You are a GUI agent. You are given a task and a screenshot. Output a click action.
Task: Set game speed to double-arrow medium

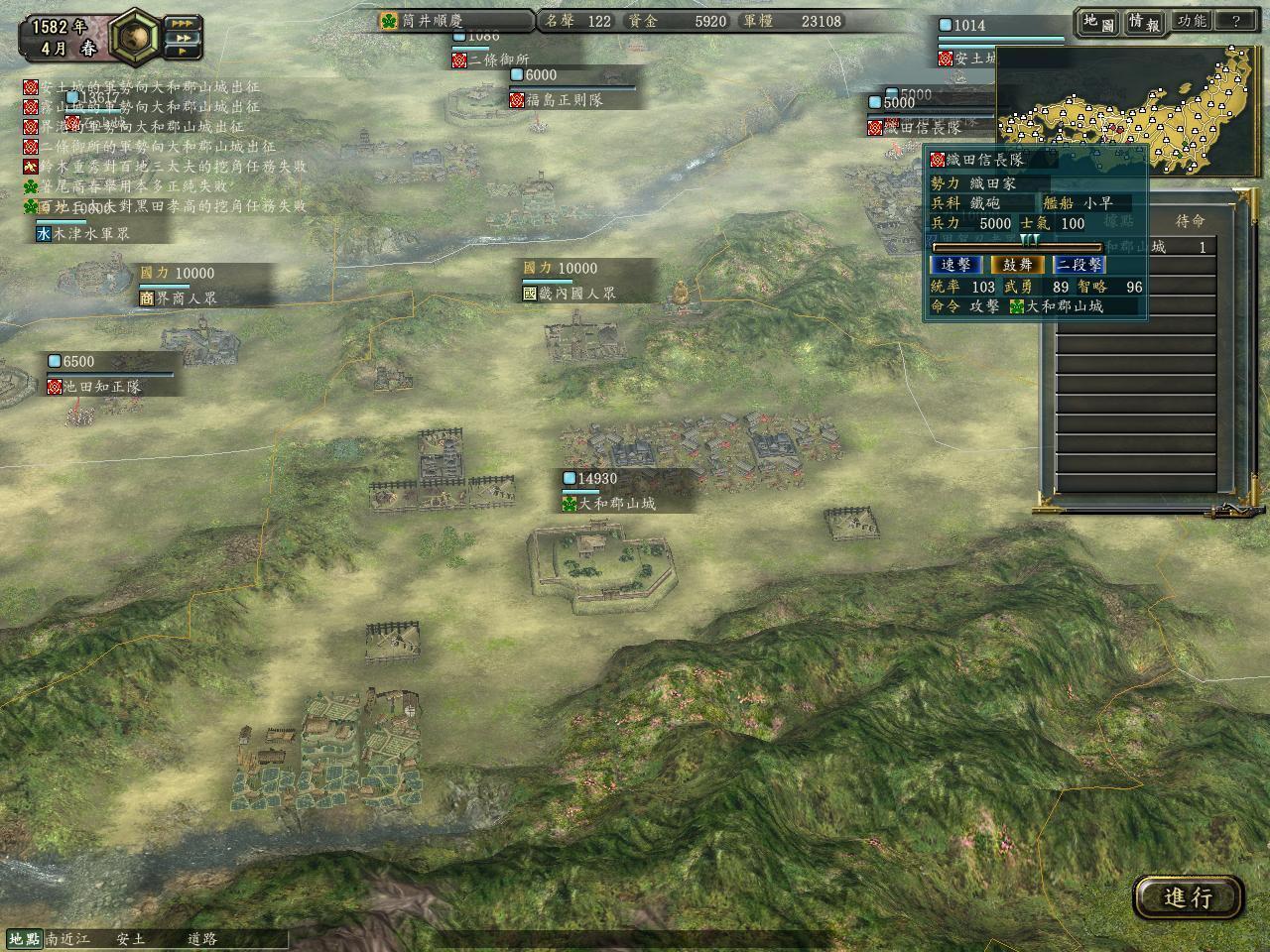183,39
